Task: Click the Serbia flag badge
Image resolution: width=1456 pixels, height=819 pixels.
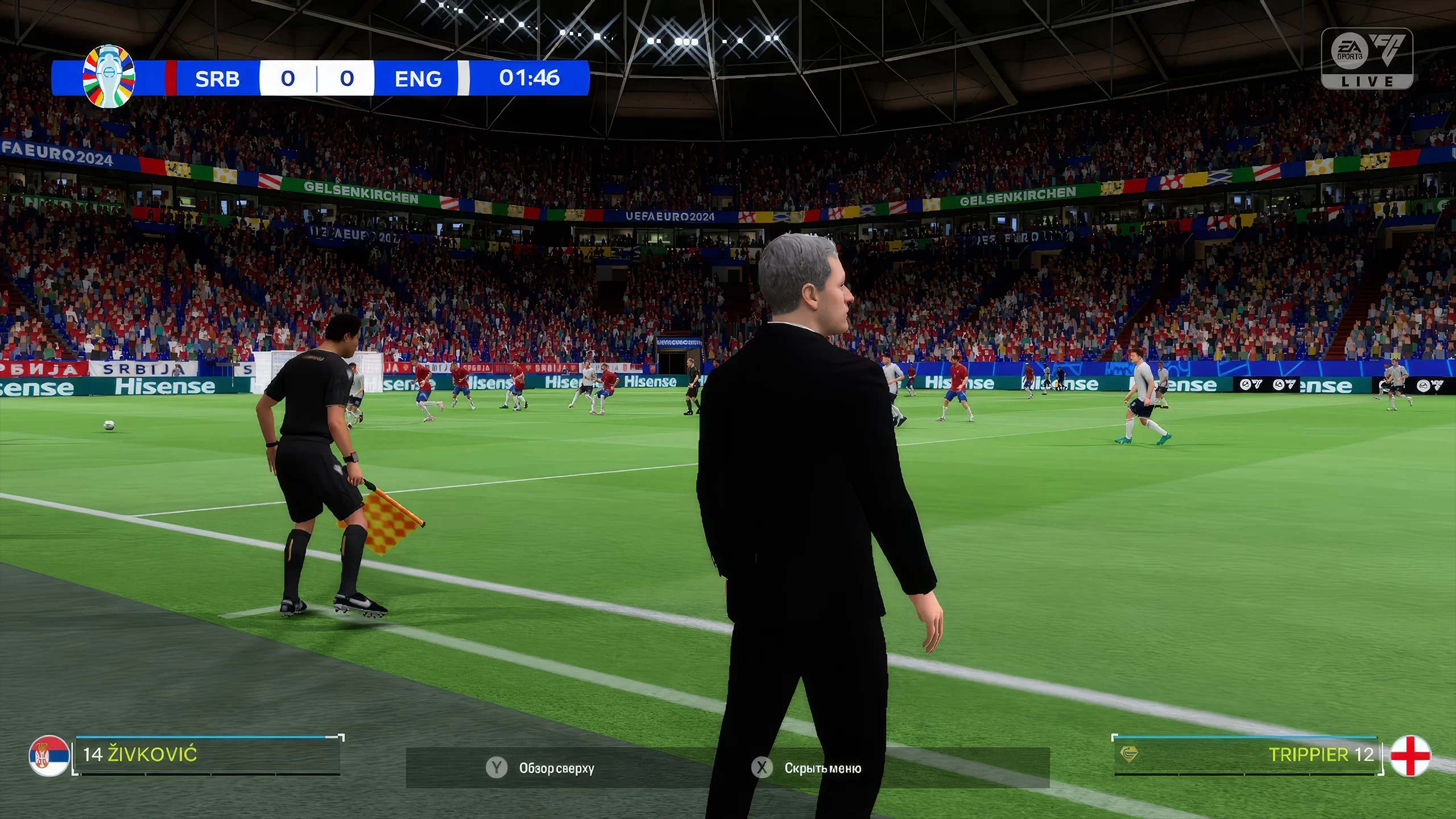Action: (x=49, y=756)
